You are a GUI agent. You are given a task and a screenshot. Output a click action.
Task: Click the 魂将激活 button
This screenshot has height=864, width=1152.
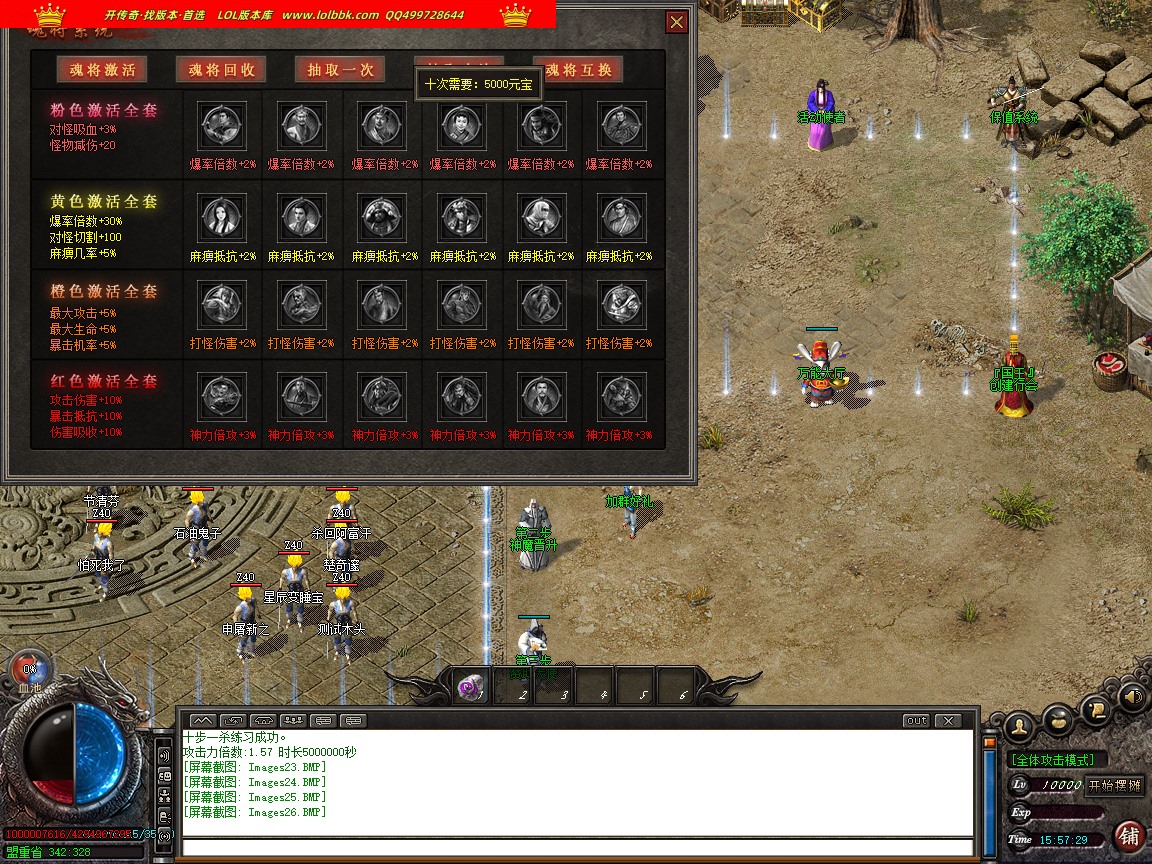point(102,69)
